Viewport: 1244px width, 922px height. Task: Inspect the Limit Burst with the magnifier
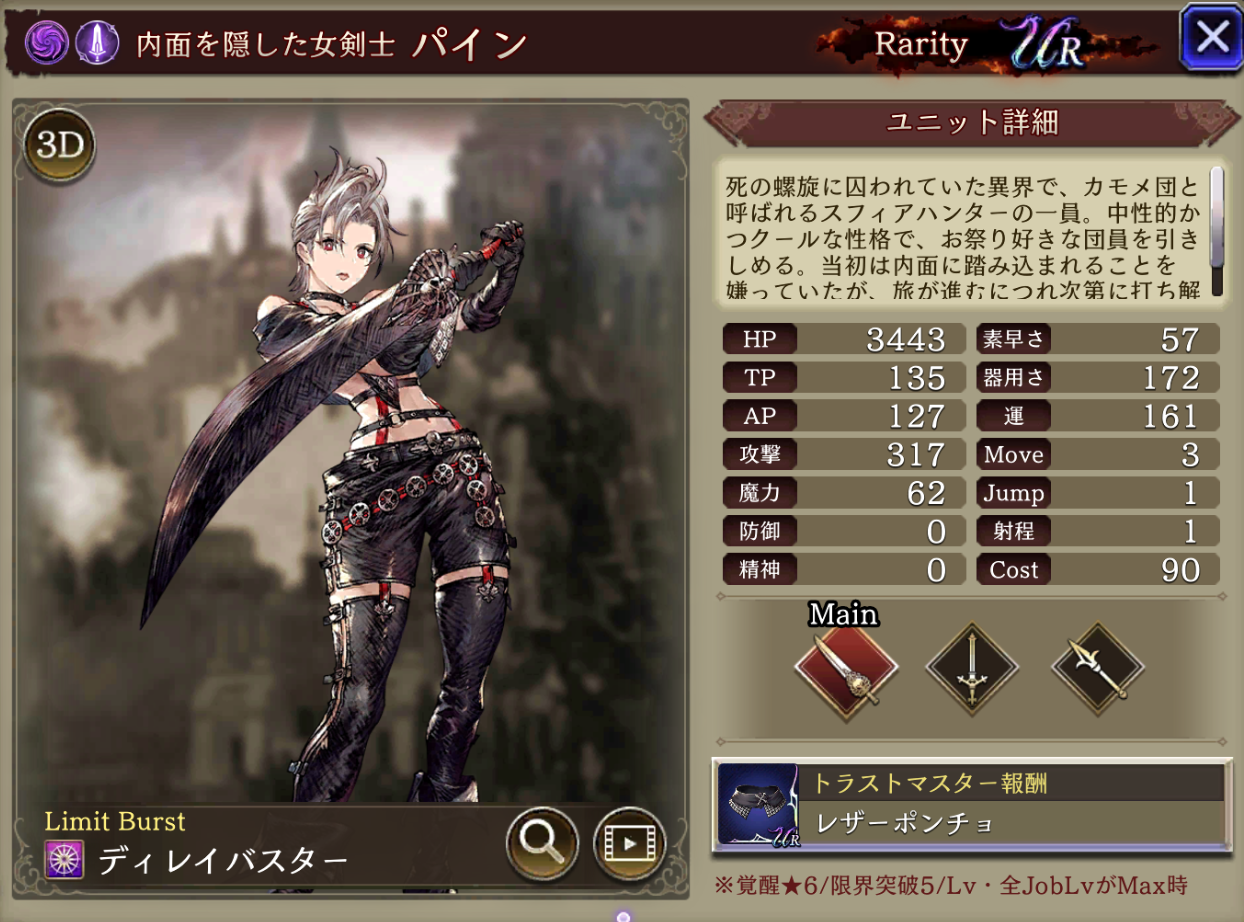tap(542, 843)
